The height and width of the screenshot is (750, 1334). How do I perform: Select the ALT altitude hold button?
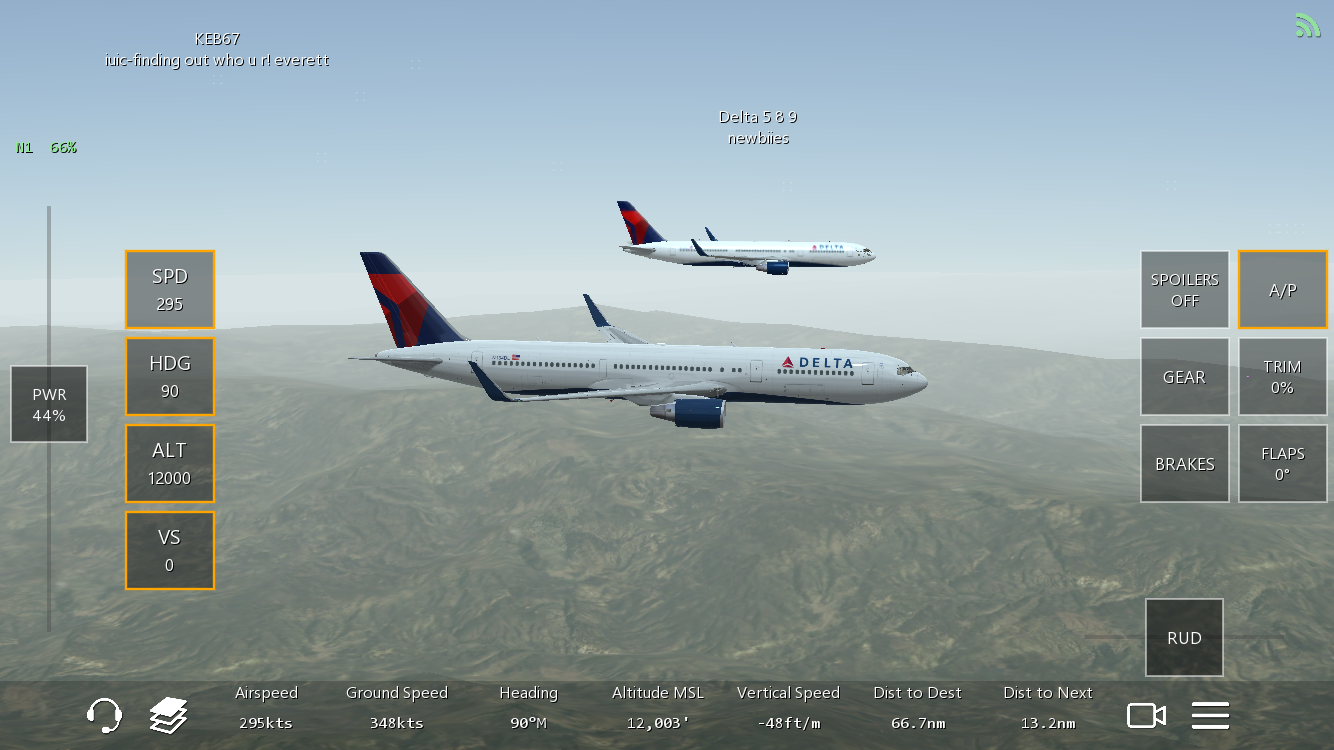170,464
